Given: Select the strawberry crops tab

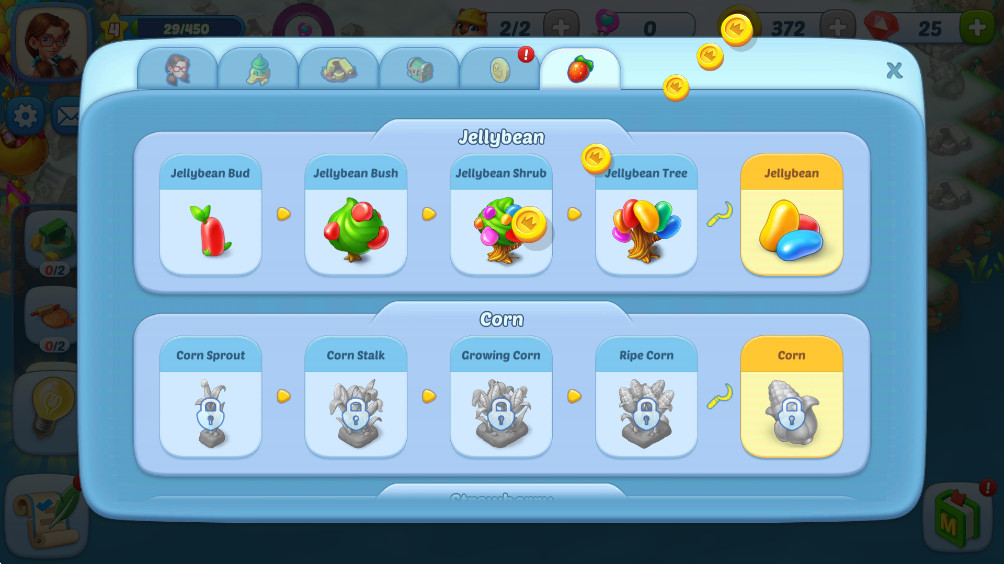Looking at the screenshot, I should tap(580, 69).
